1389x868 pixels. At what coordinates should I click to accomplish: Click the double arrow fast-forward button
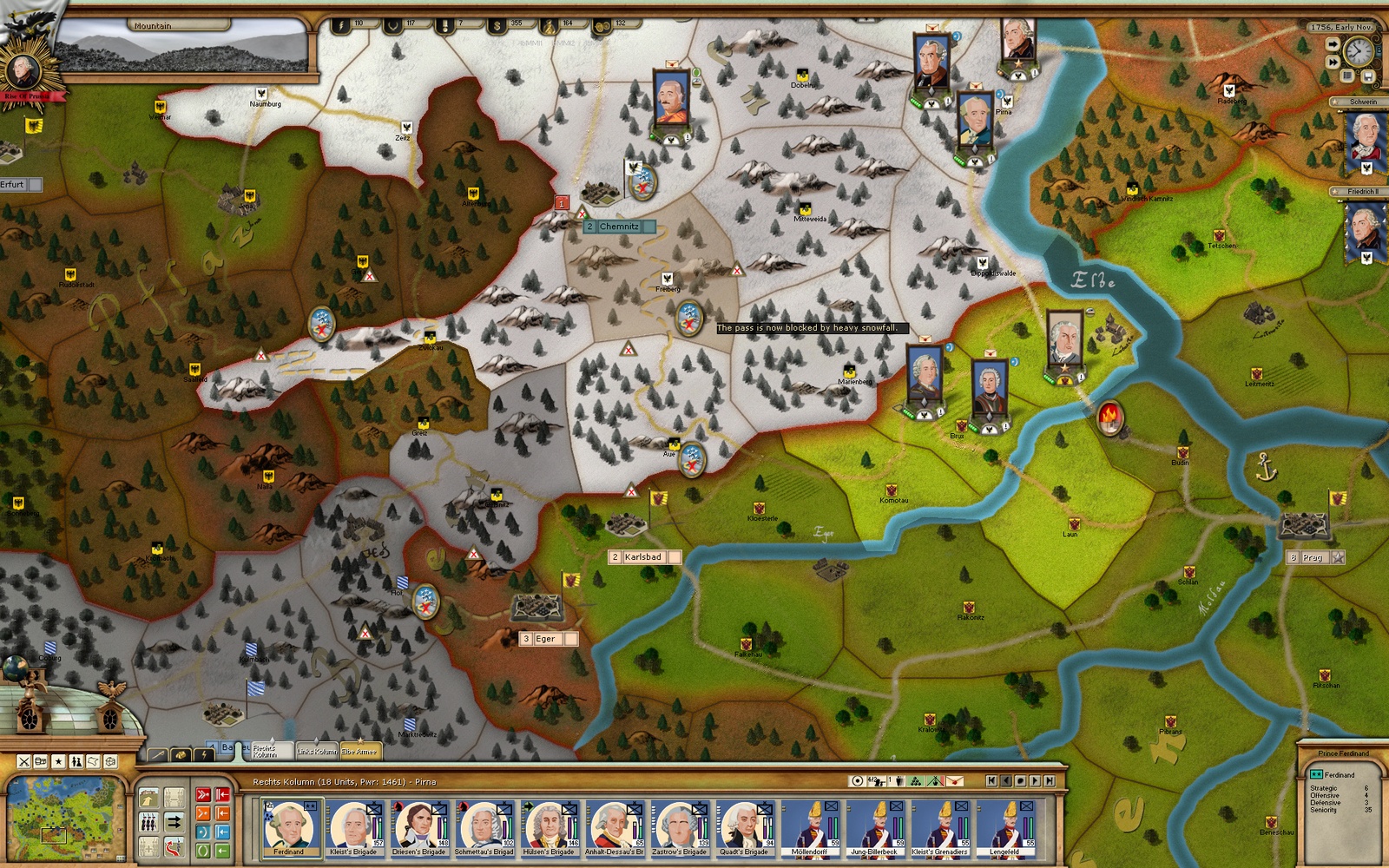[1332, 62]
